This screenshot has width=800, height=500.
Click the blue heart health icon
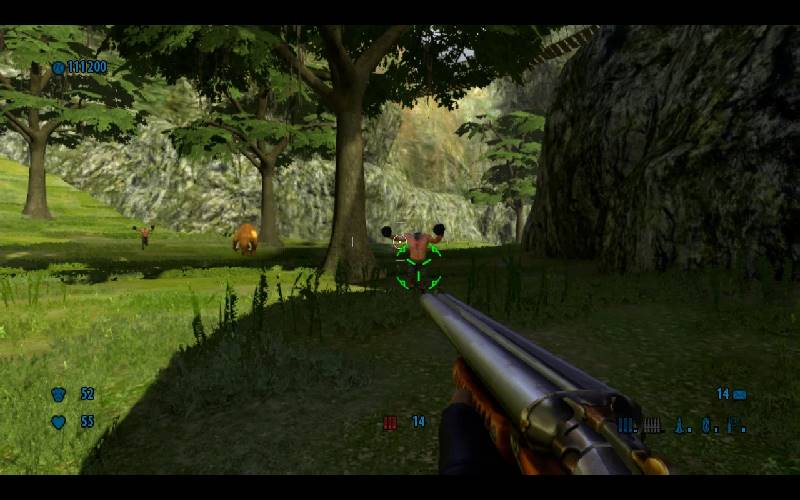point(58,422)
